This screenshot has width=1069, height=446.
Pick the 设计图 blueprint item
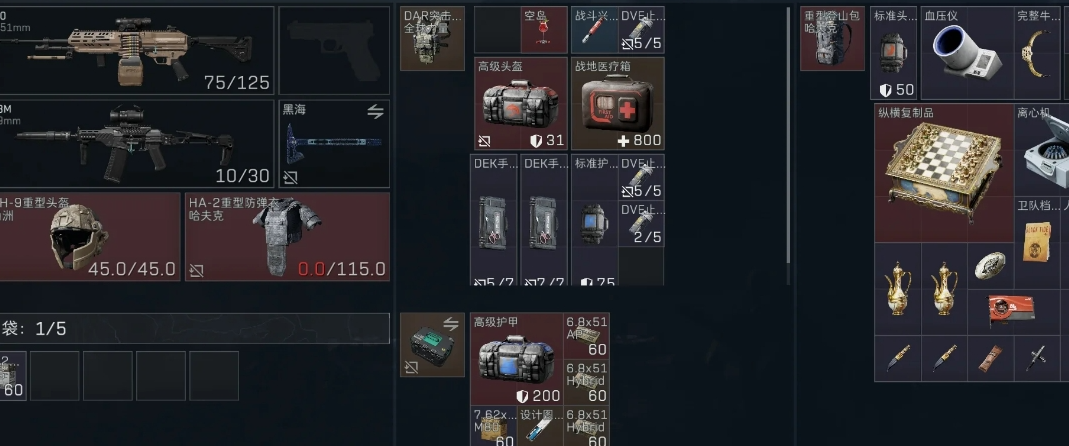click(x=541, y=426)
